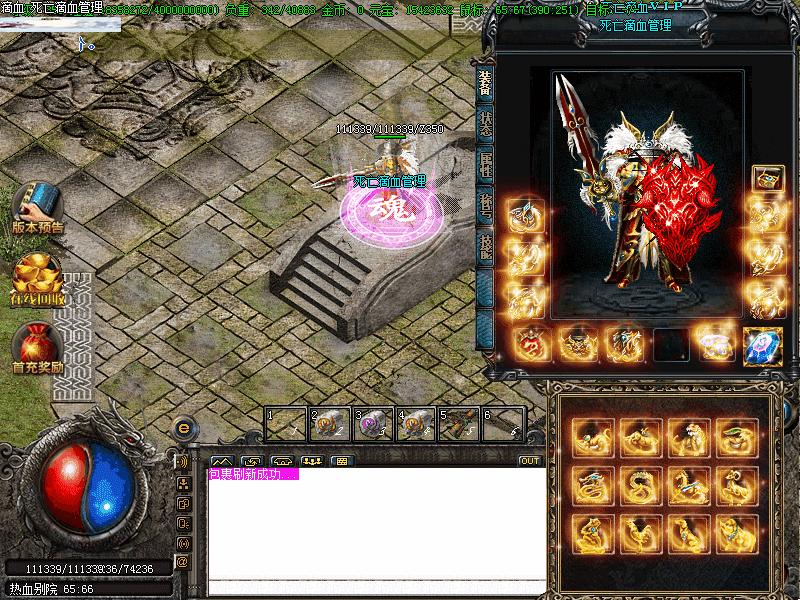This screenshot has width=800, height=600.
Task: Select the blue crystal gem equipment slot
Action: 762,344
